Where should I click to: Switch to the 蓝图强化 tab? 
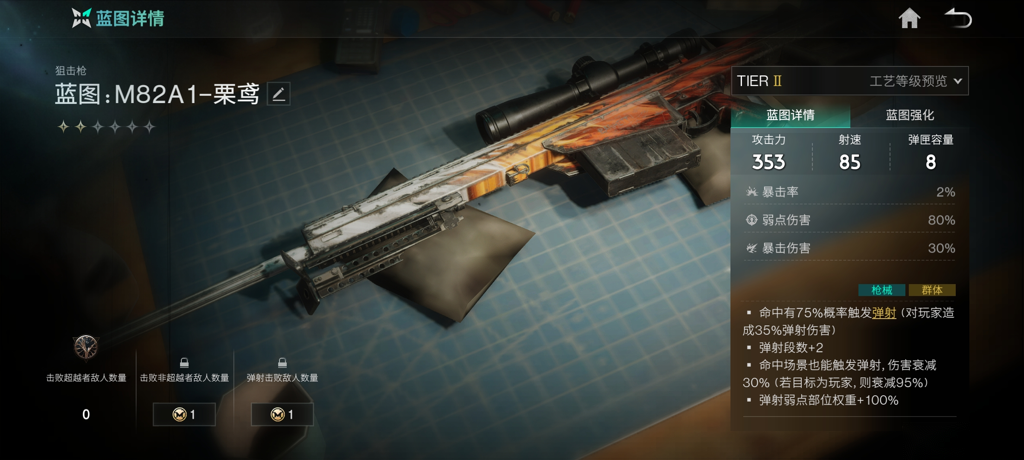[x=910, y=115]
